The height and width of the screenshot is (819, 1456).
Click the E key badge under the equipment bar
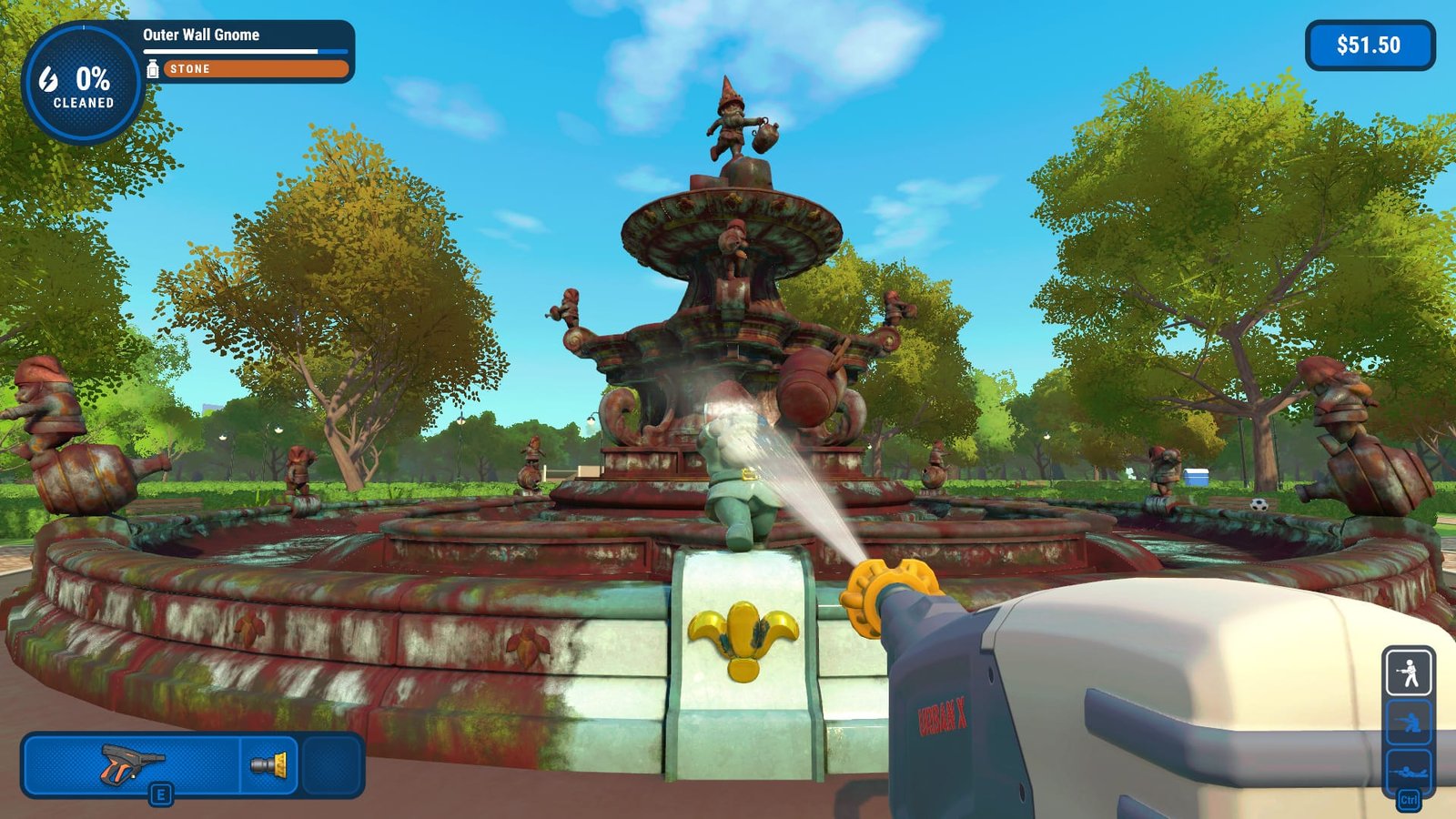point(160,795)
